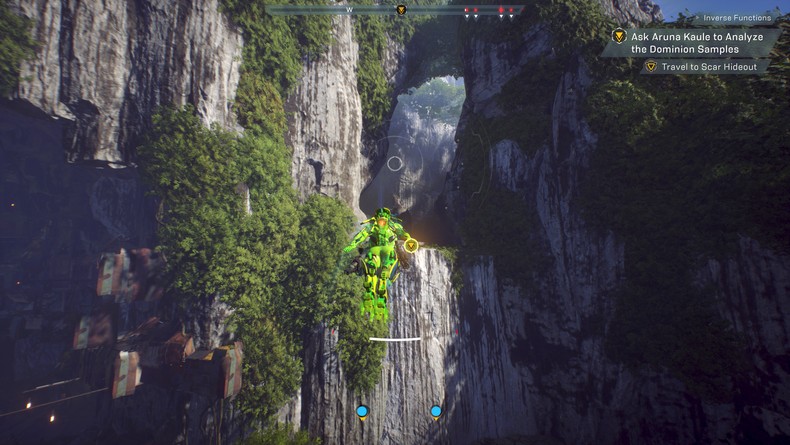Click the W heading on the compass
This screenshot has width=790, height=445.
click(349, 10)
